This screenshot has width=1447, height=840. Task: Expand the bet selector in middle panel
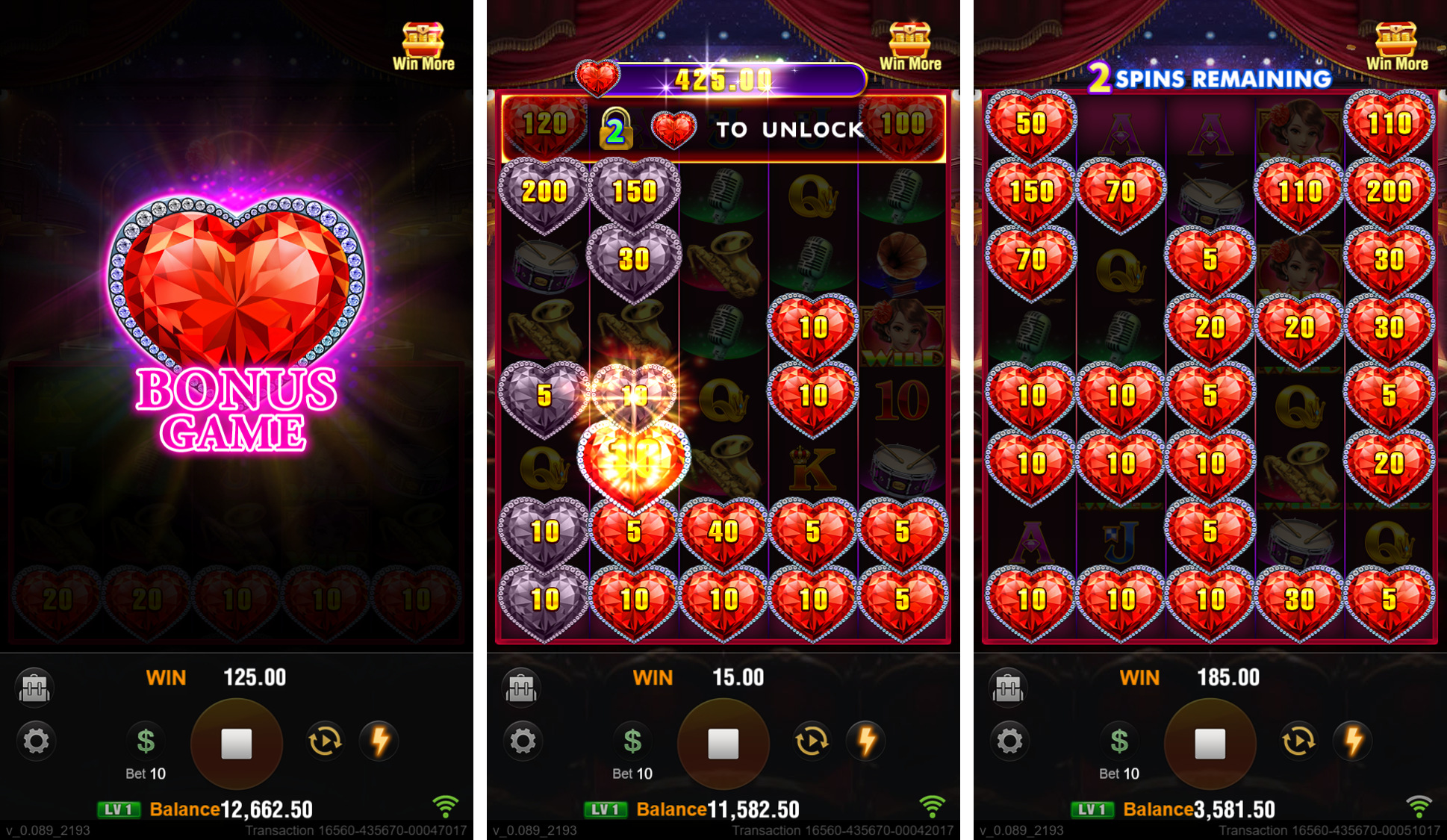632,741
